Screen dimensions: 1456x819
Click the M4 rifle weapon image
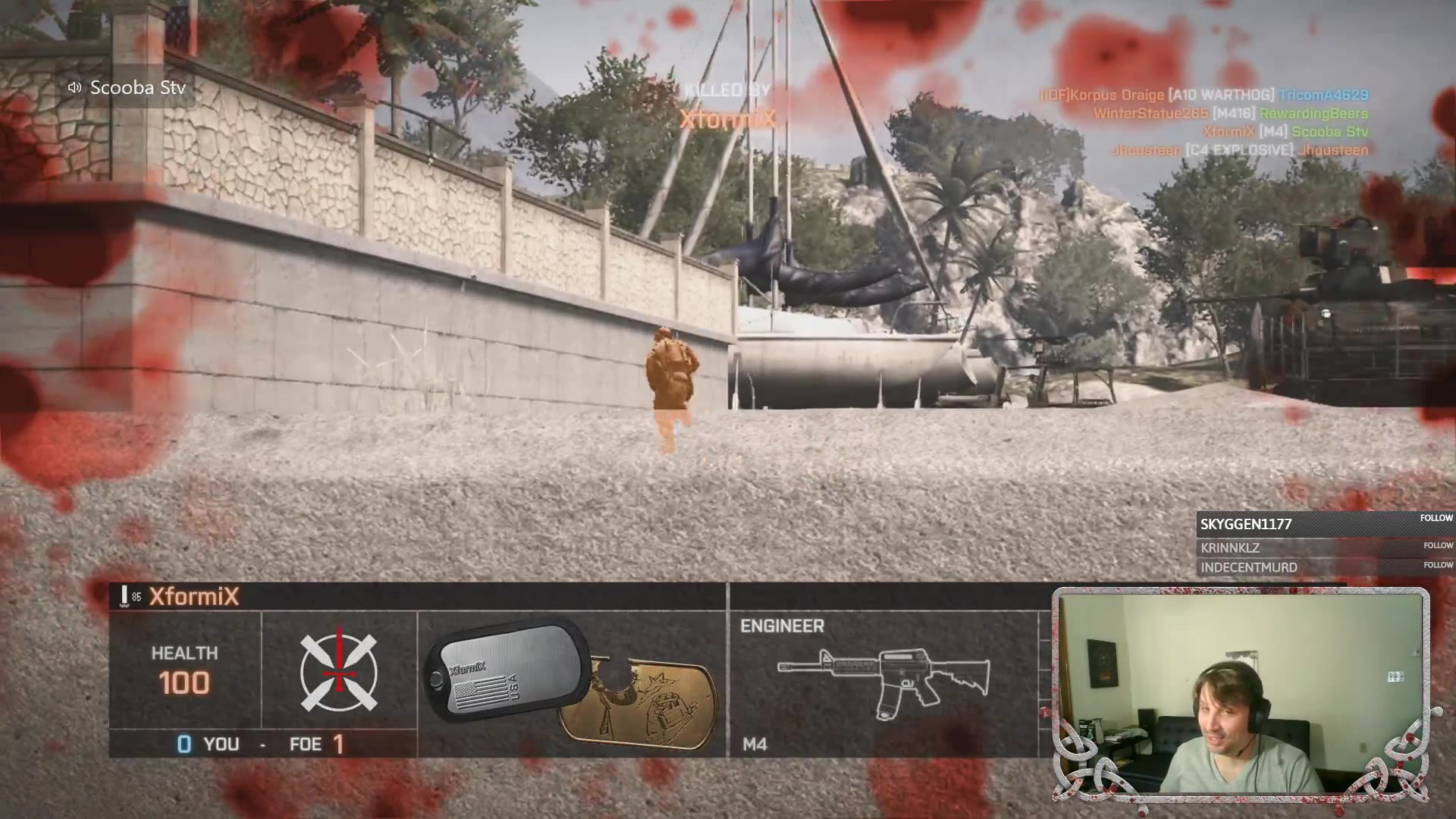pos(883,680)
